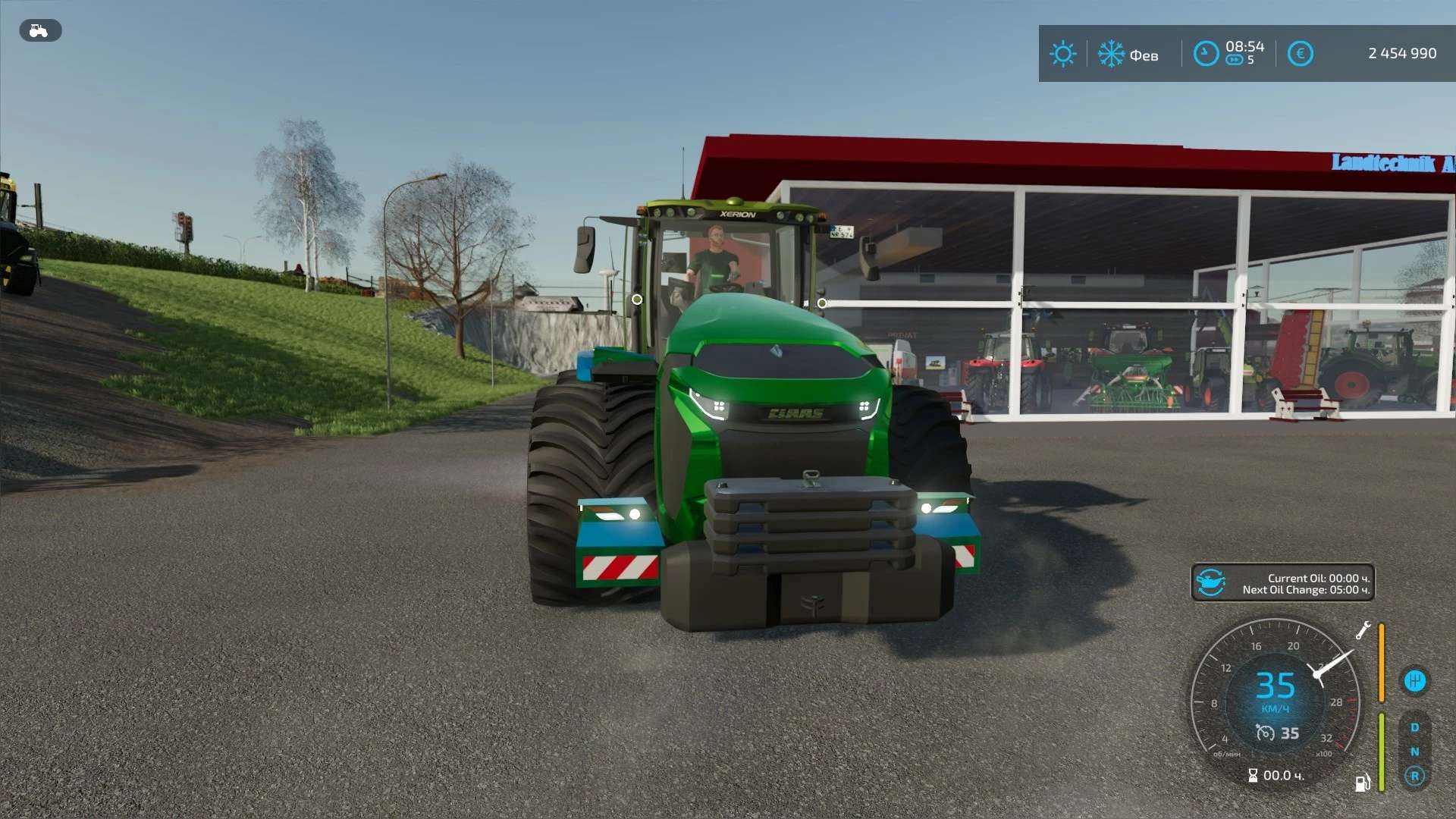The width and height of the screenshot is (1456, 819).
Task: Click the cruise control speed icon
Action: tap(1265, 733)
